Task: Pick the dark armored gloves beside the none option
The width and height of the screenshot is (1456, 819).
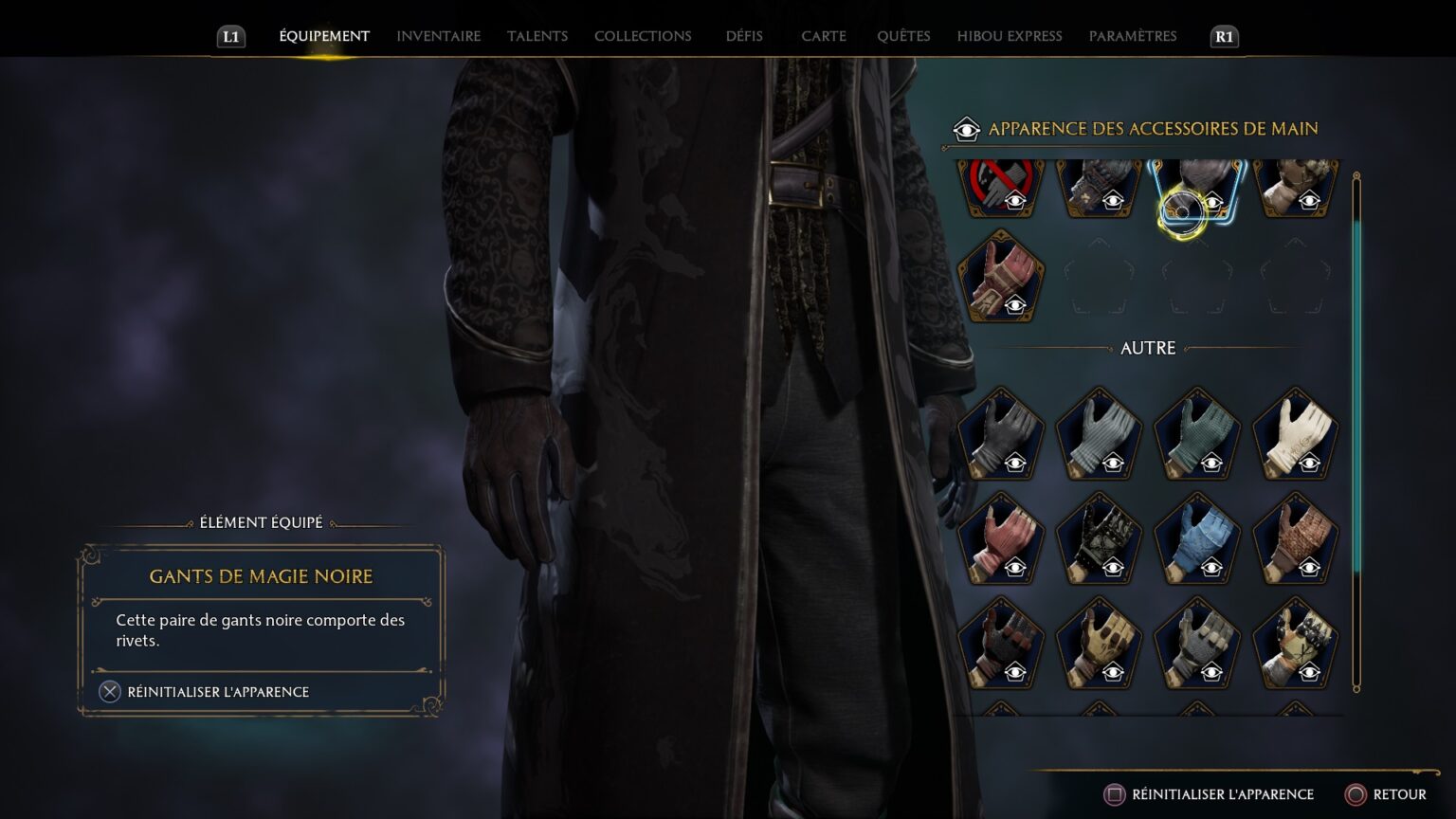Action: coord(1099,185)
